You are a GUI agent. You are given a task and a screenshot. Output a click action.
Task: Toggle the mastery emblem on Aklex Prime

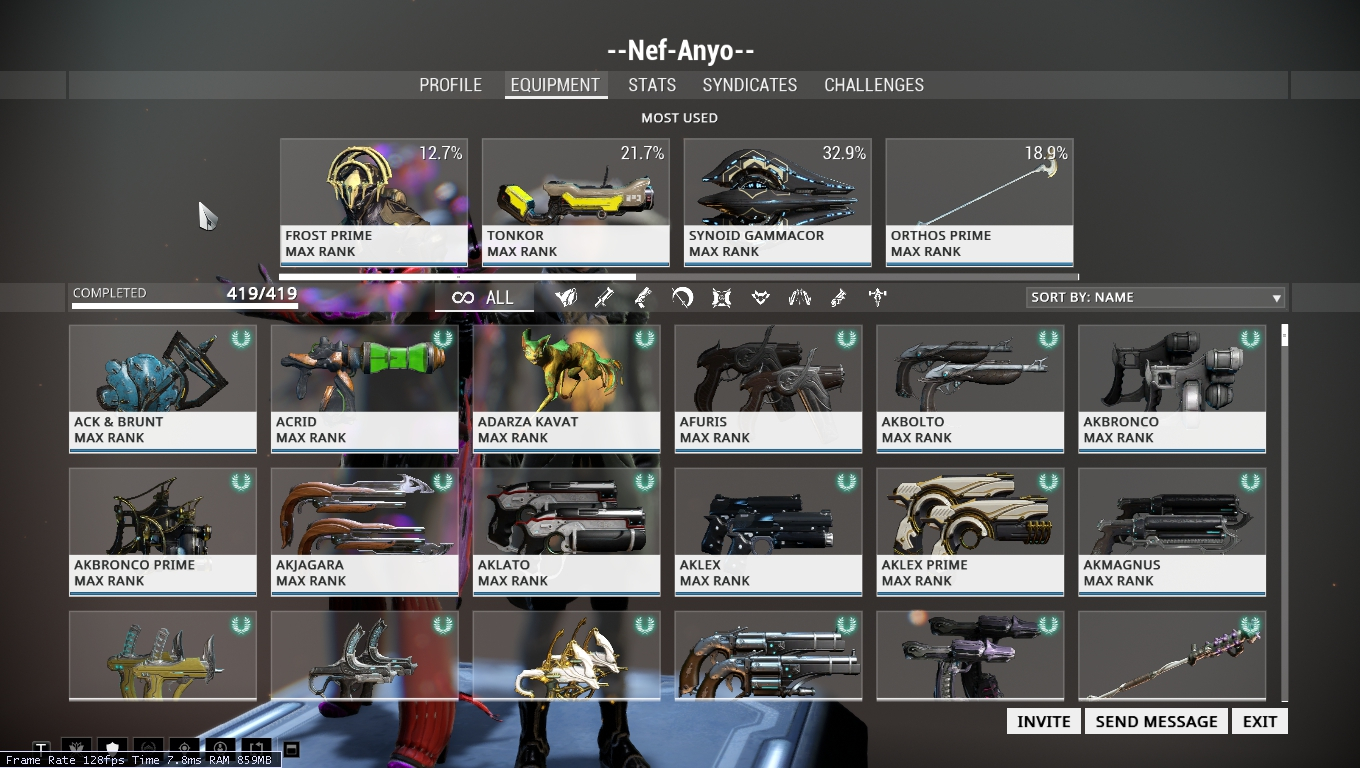[1048, 482]
